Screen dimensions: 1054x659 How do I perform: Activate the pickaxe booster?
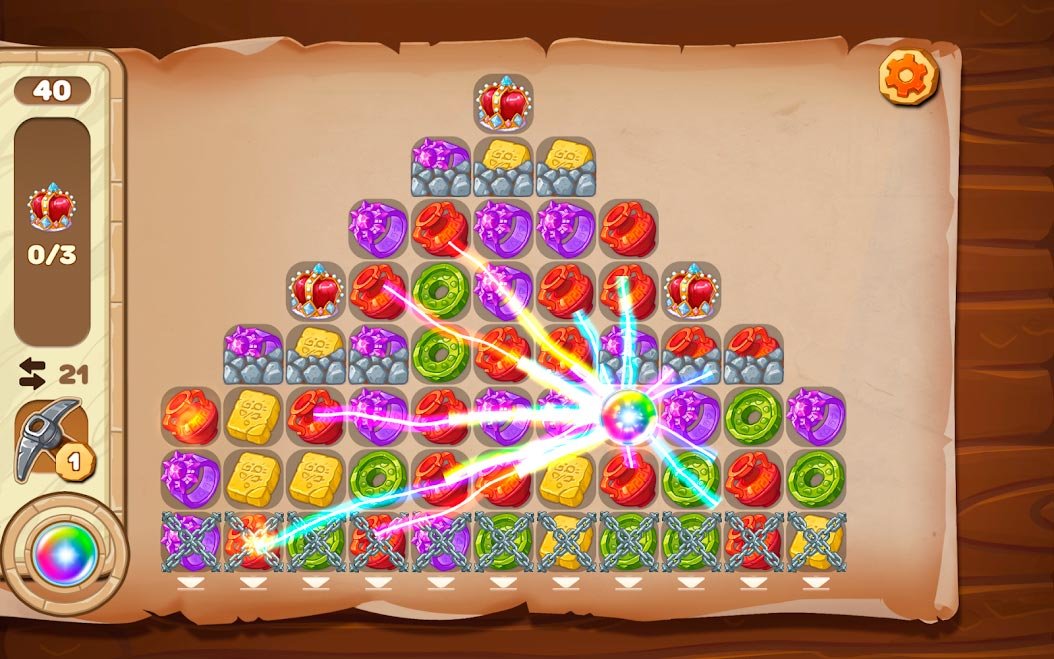pyautogui.click(x=50, y=438)
